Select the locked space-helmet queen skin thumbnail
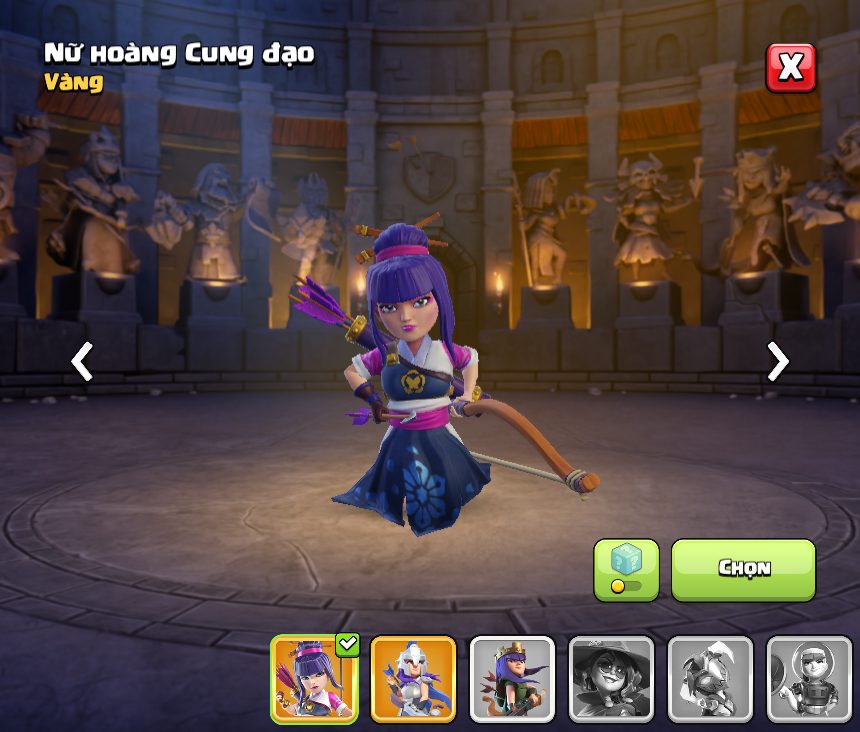860x732 pixels. point(809,679)
